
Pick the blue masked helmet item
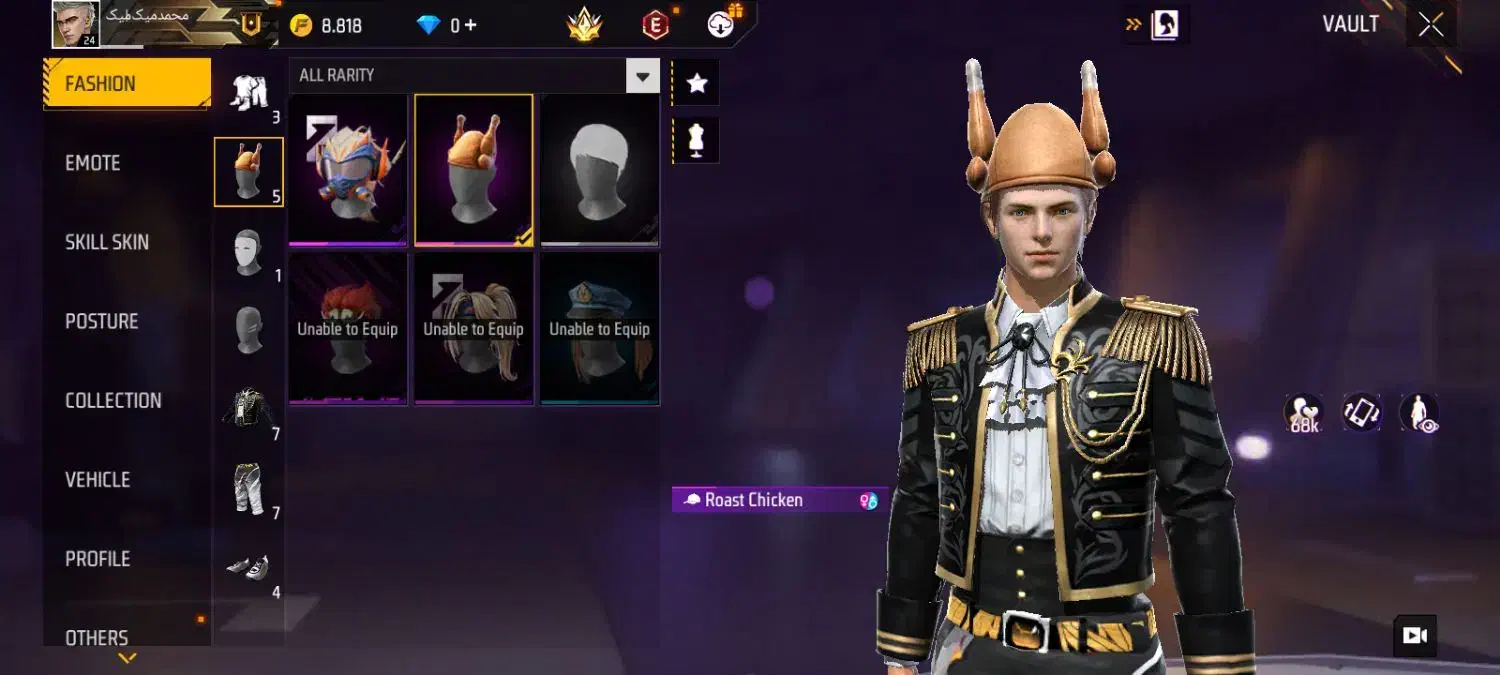[348, 170]
